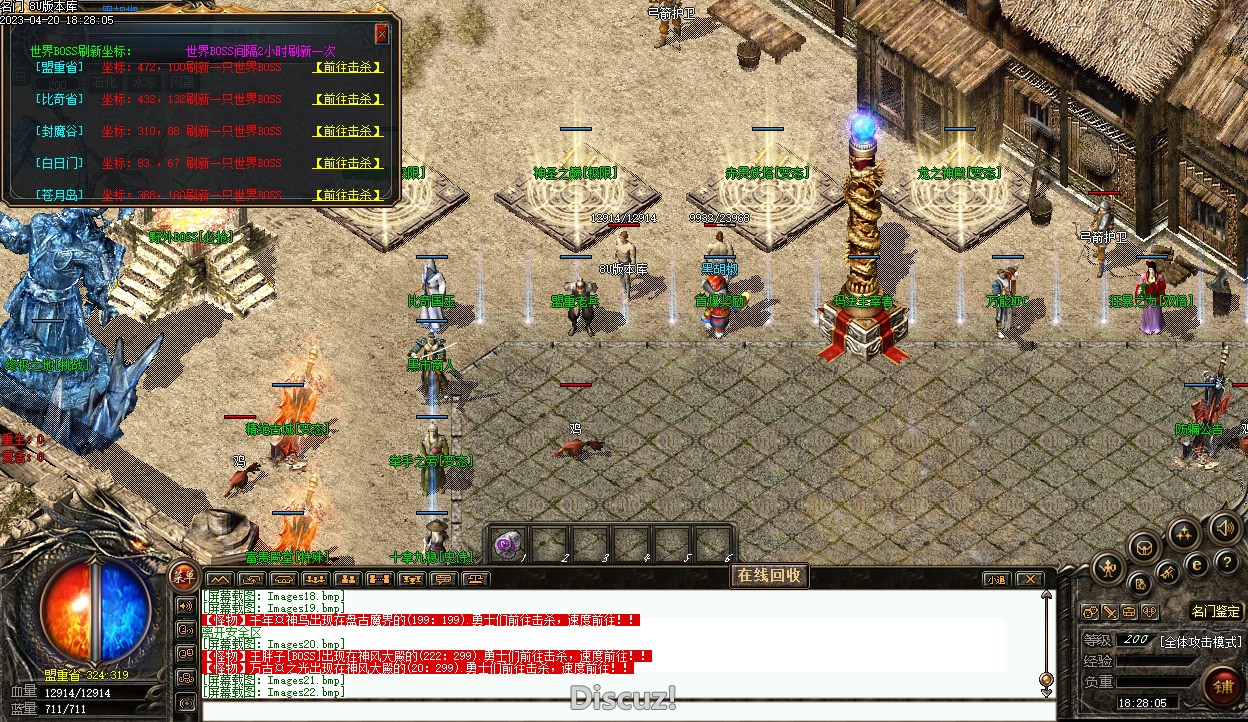Click 前往击杀 for 比奇省 boss

pos(347,99)
